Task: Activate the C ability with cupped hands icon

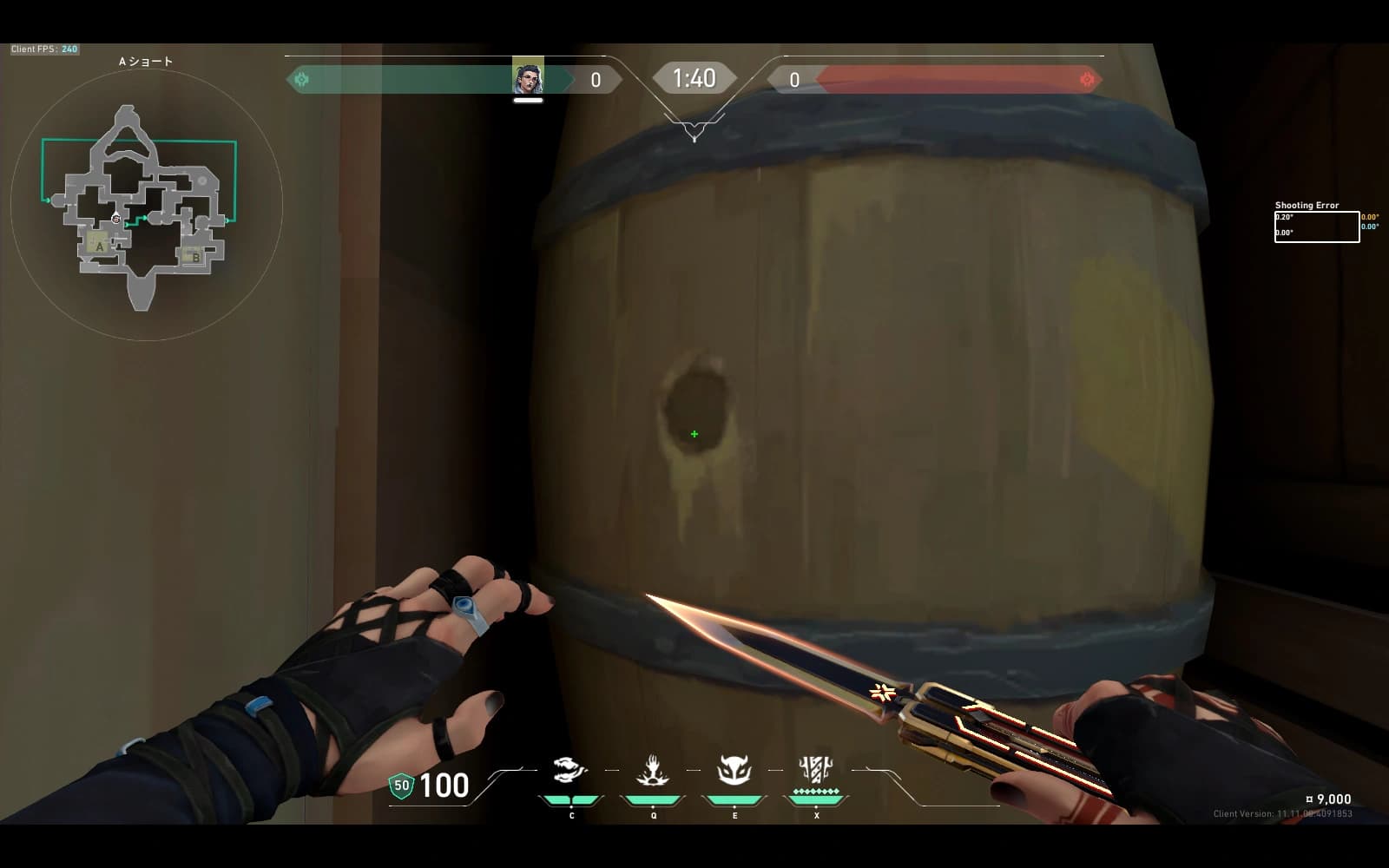Action: (570, 771)
